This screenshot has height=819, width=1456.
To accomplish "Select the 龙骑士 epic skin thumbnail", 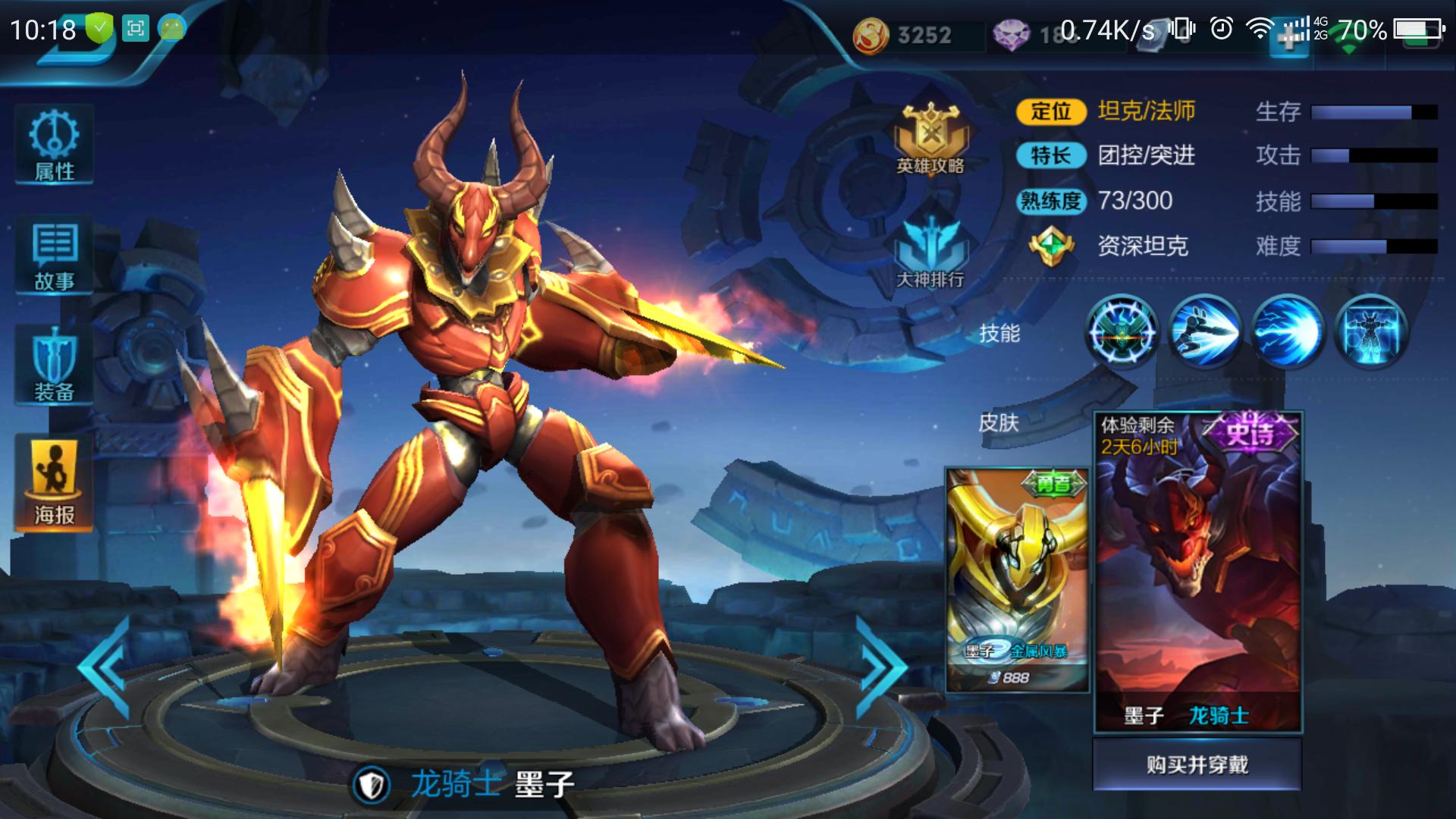I will (x=1197, y=573).
